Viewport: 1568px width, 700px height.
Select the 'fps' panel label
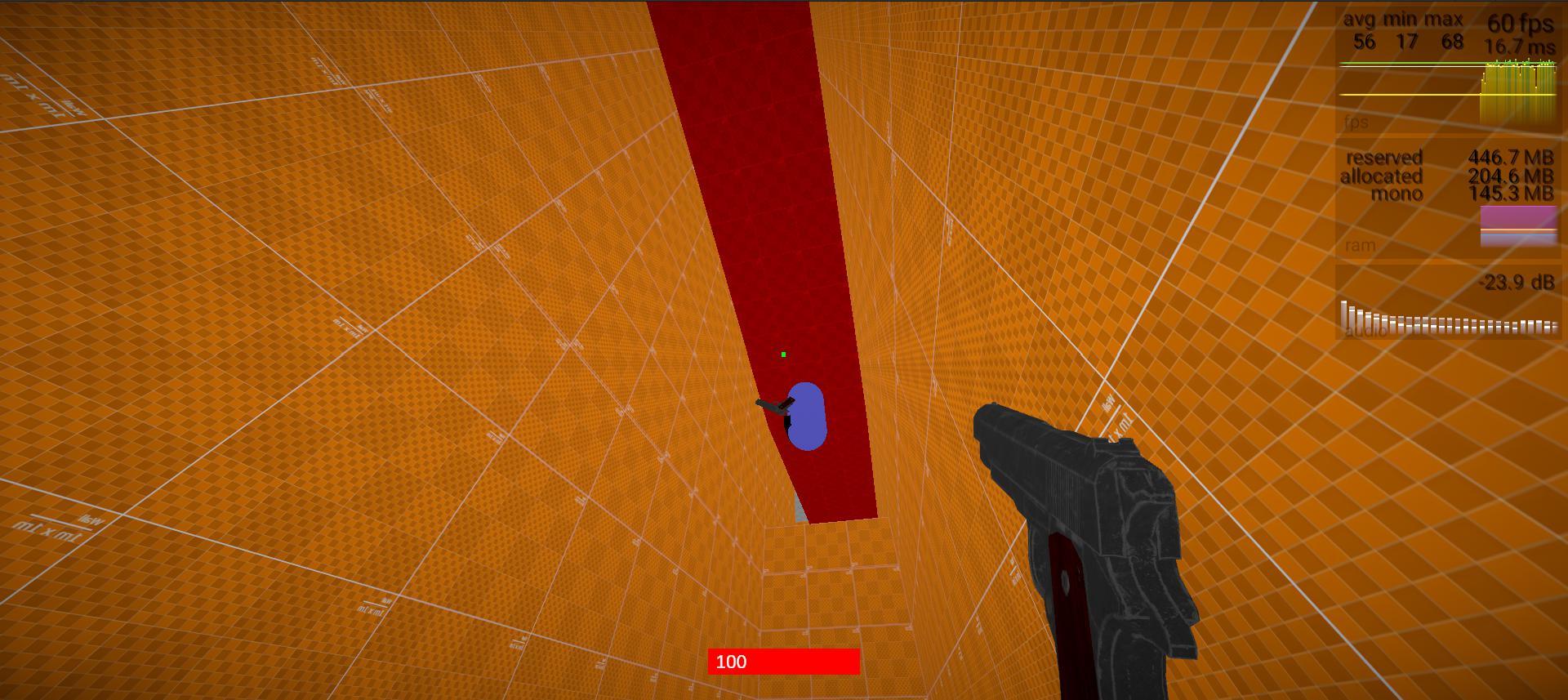1356,123
